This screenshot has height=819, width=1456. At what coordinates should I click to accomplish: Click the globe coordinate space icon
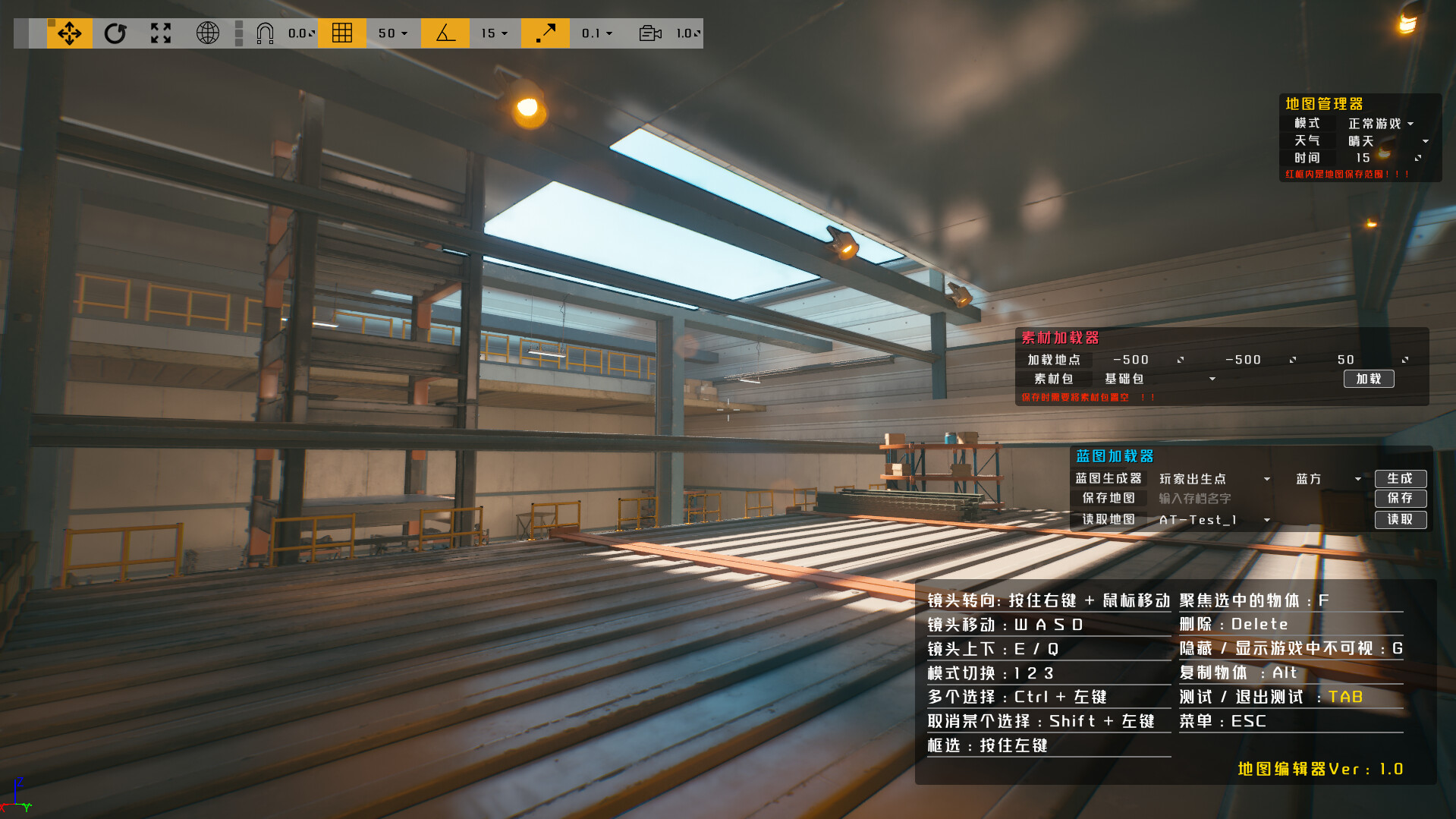[x=207, y=33]
